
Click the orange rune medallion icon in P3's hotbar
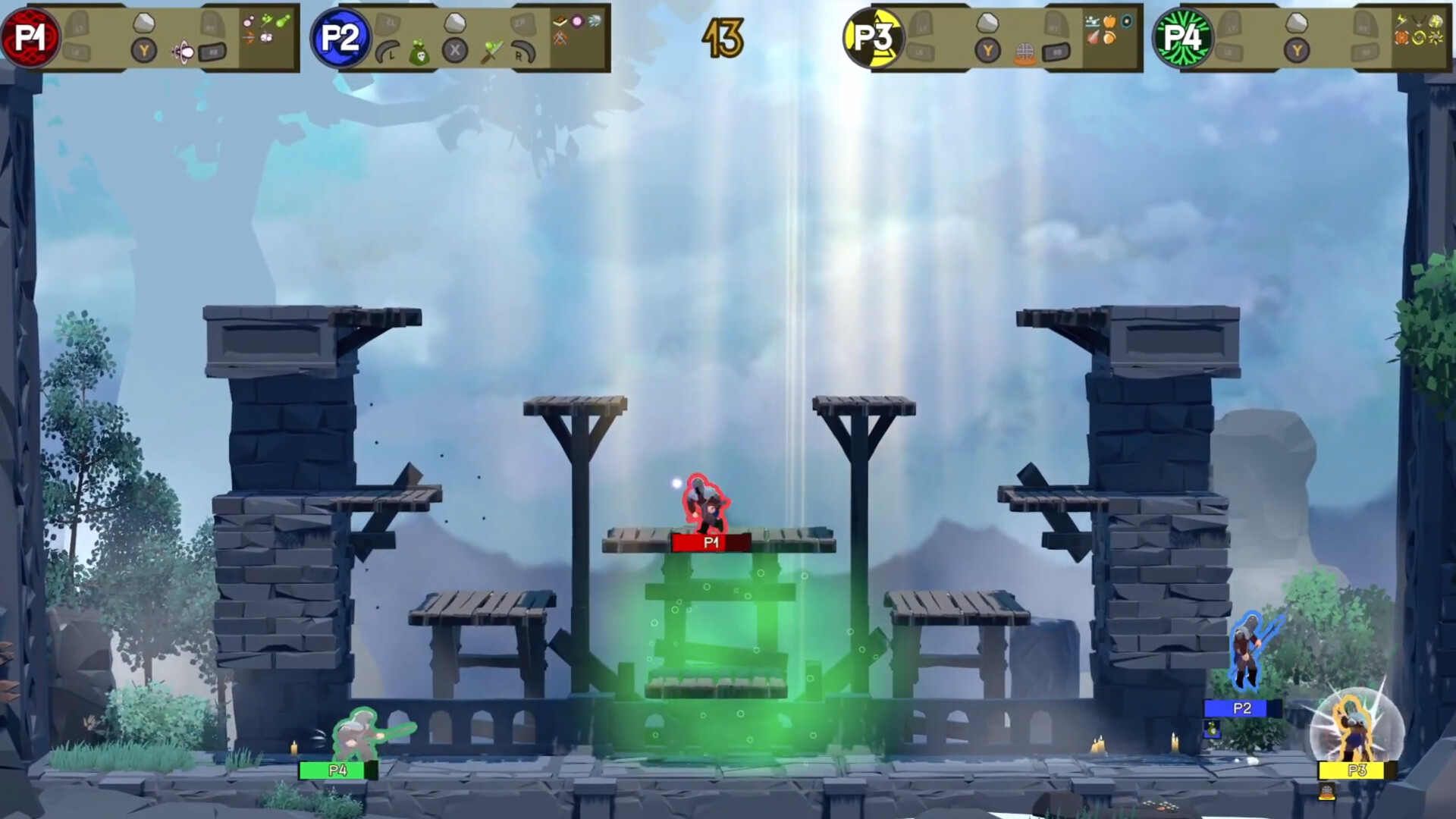[1025, 55]
